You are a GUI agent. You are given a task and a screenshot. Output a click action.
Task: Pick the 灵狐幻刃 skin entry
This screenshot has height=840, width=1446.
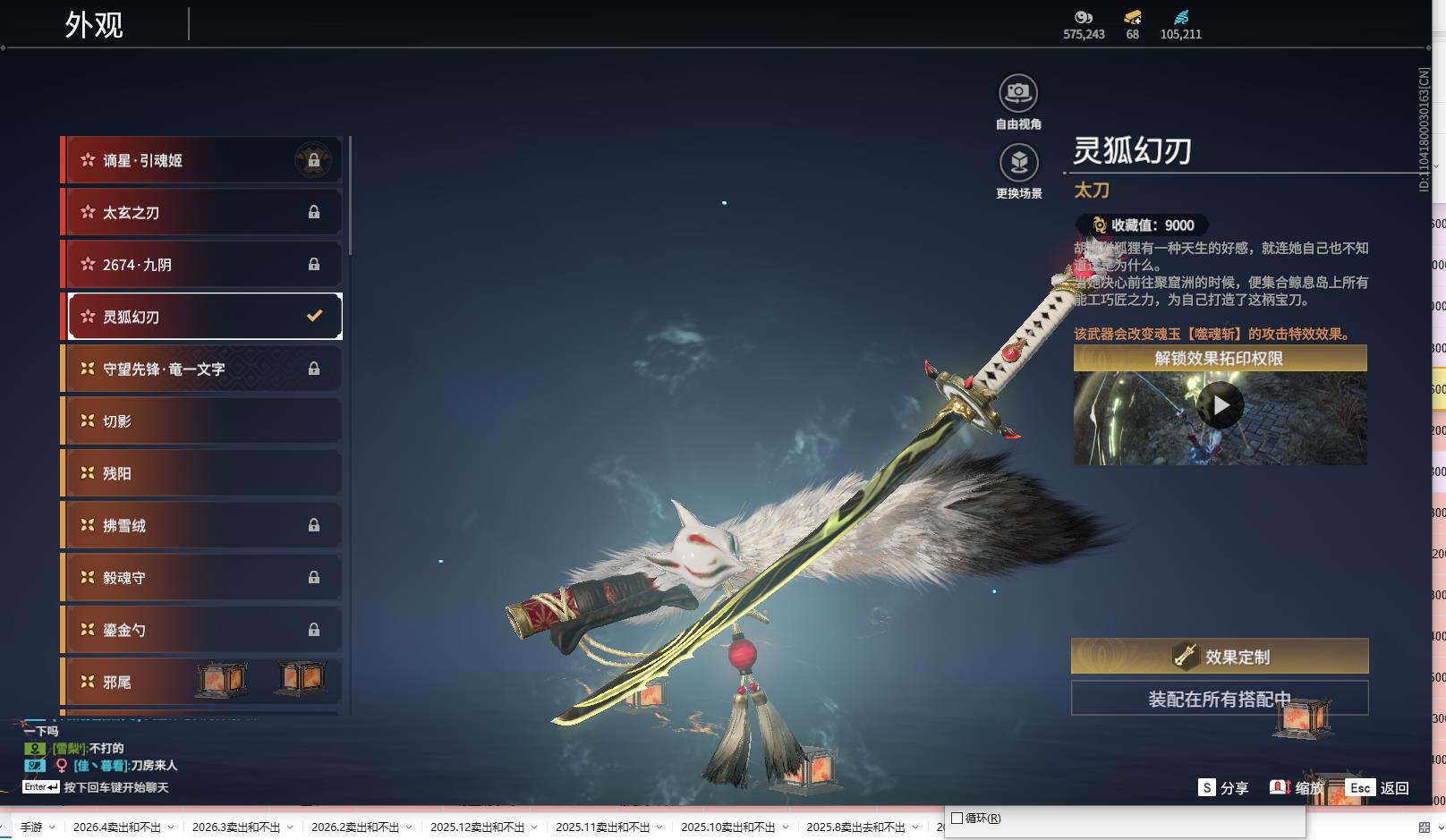tap(204, 317)
